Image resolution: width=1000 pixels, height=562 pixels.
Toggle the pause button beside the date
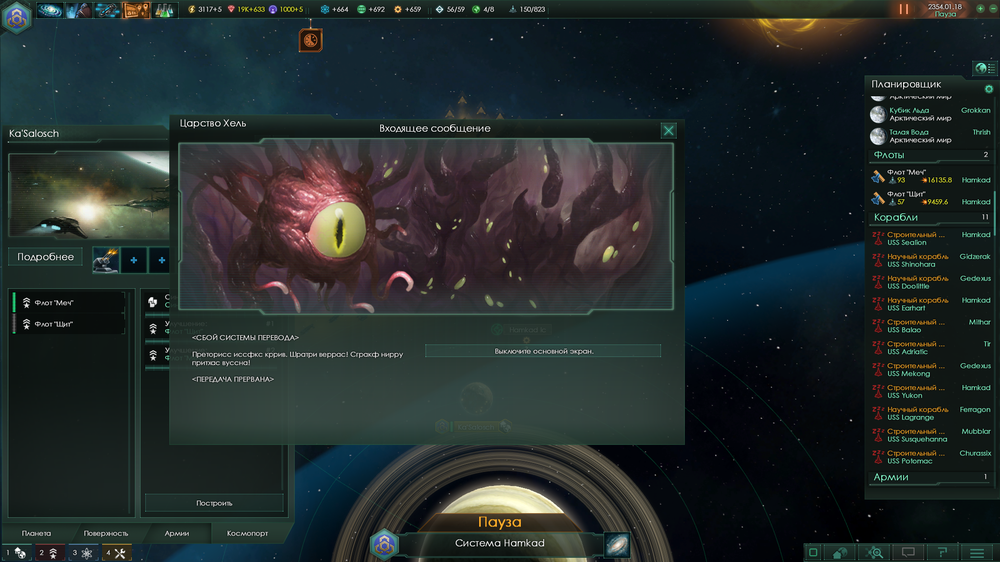click(904, 9)
